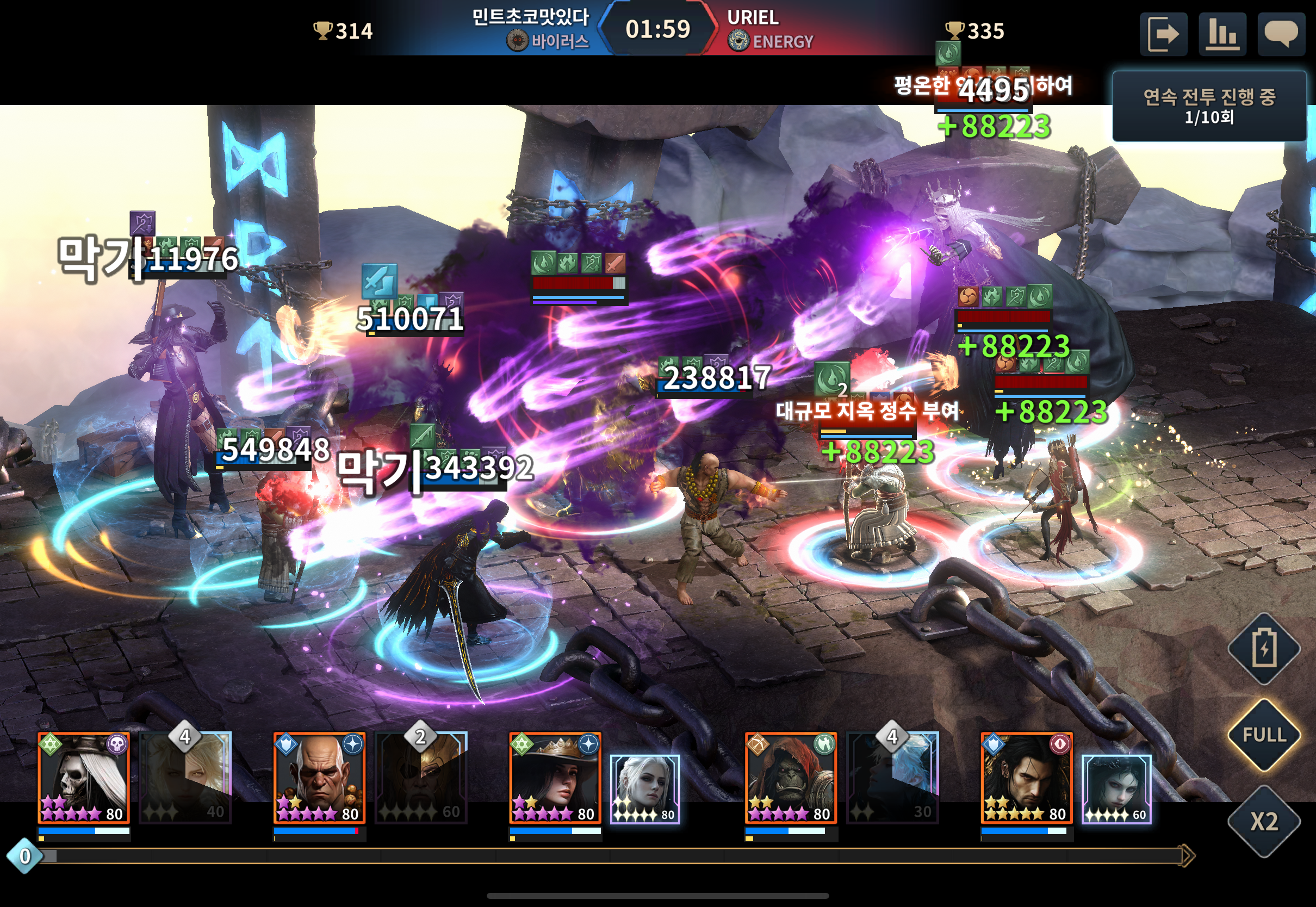The height and width of the screenshot is (907, 1316).
Task: Select the locked blonde skill card
Action: (x=186, y=778)
